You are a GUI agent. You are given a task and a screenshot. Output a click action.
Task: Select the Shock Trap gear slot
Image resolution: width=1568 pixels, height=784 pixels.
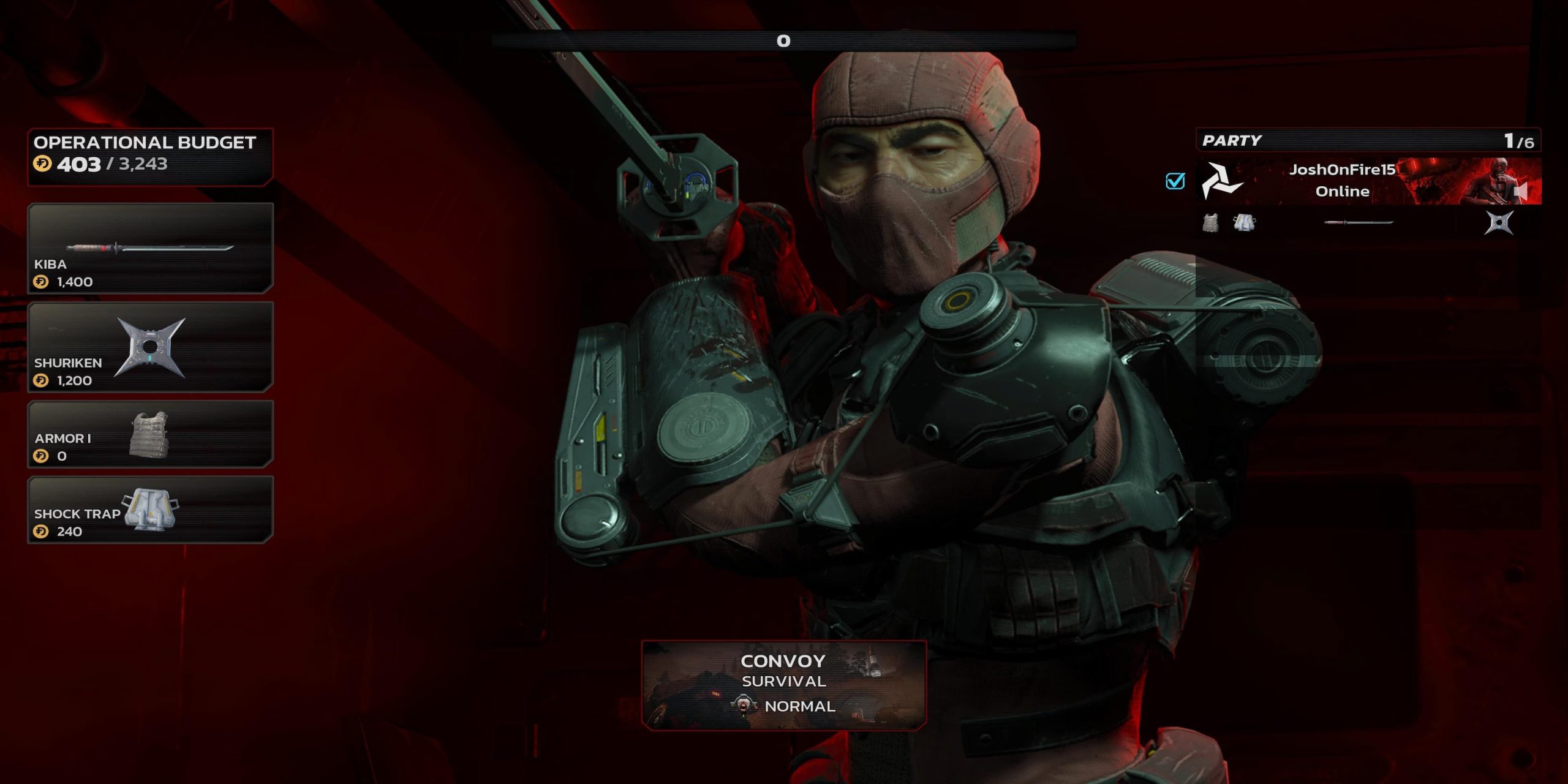(150, 510)
